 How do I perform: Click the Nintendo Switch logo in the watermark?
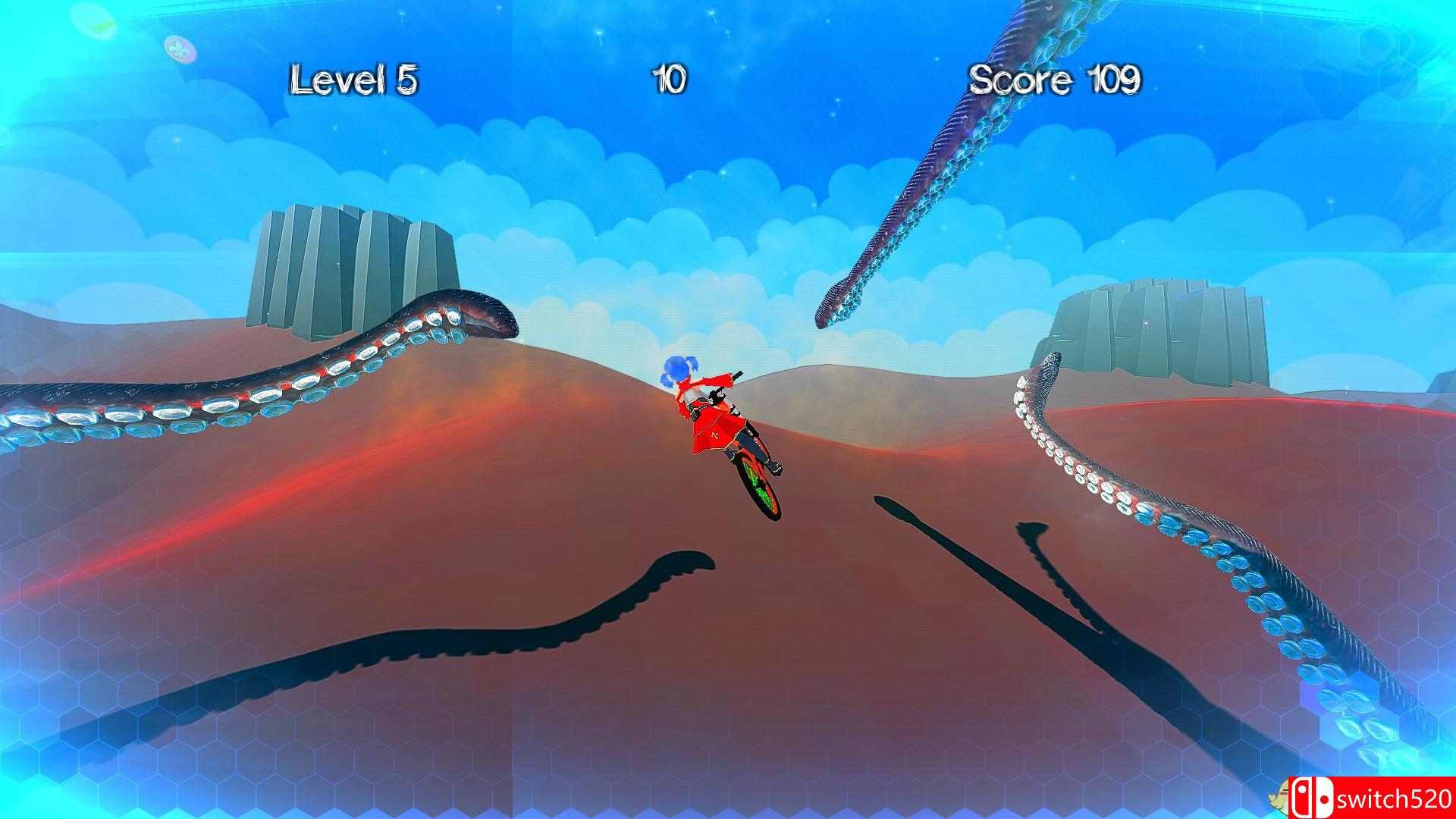tap(1313, 796)
